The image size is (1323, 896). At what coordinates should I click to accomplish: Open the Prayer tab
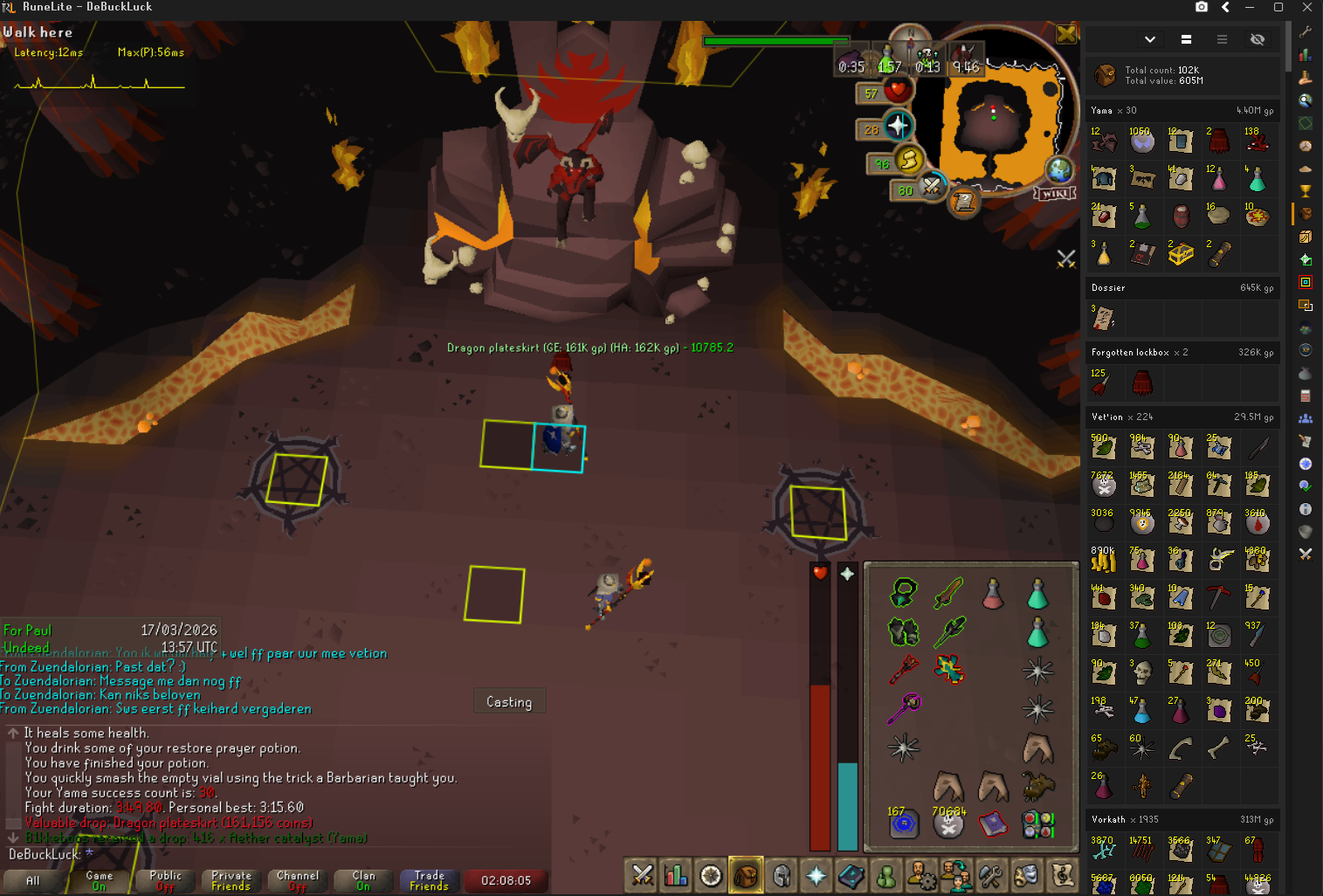pos(816,875)
